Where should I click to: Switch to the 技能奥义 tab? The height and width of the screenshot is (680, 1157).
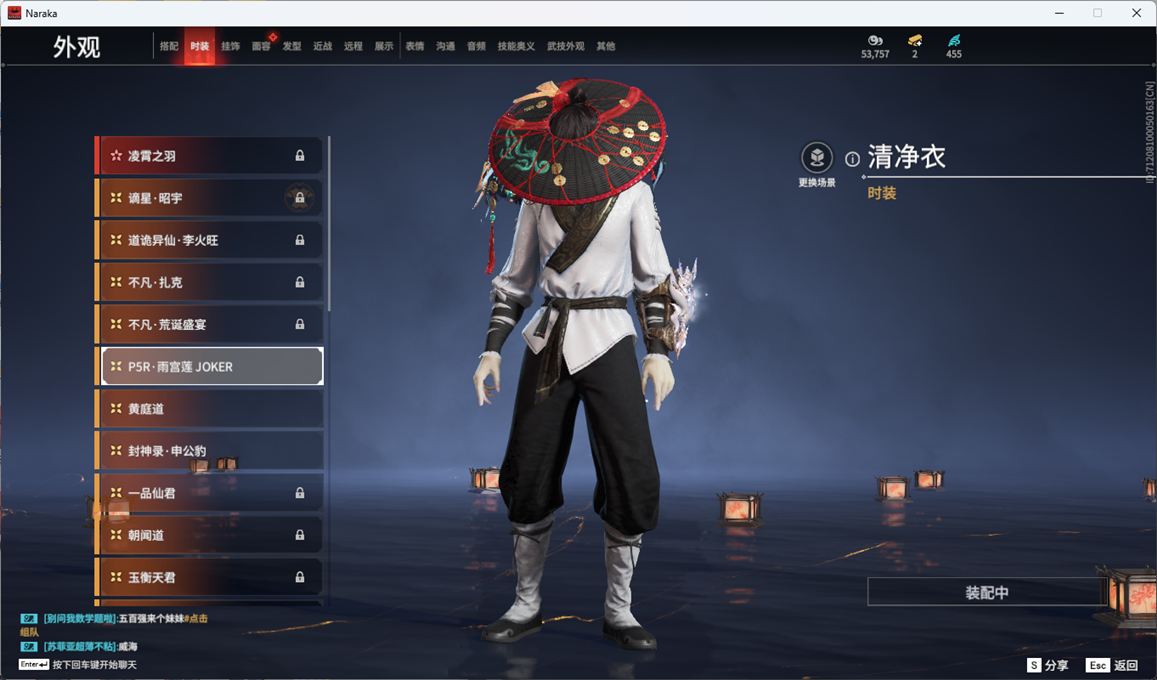(516, 46)
